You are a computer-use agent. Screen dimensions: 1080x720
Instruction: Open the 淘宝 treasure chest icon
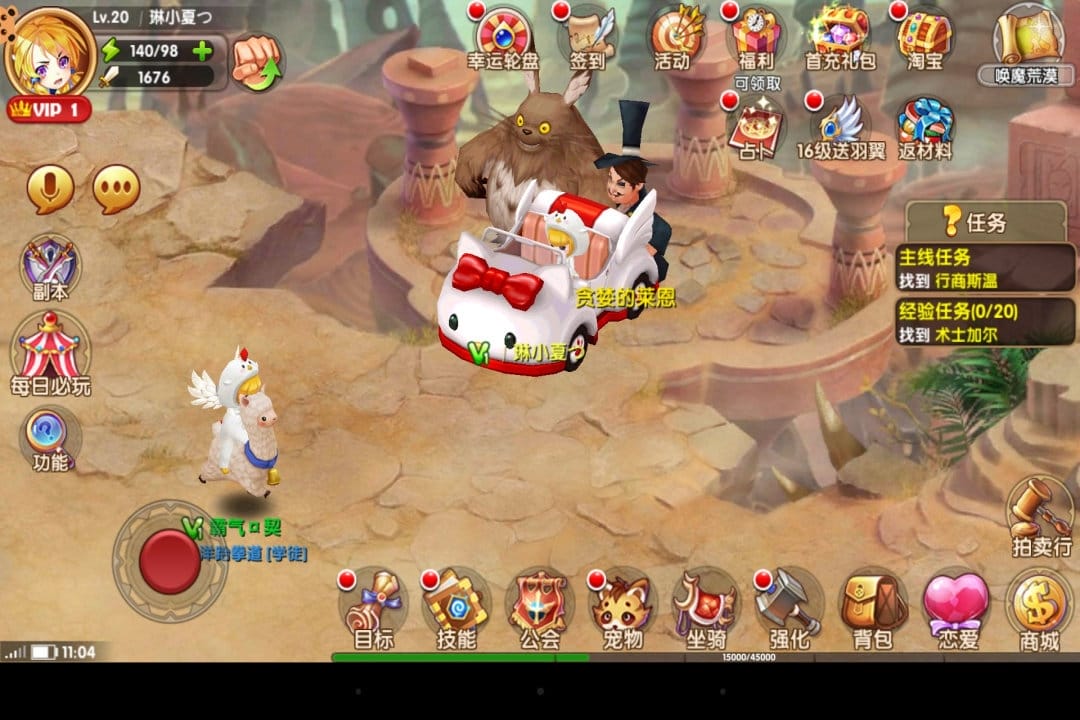pos(924,38)
